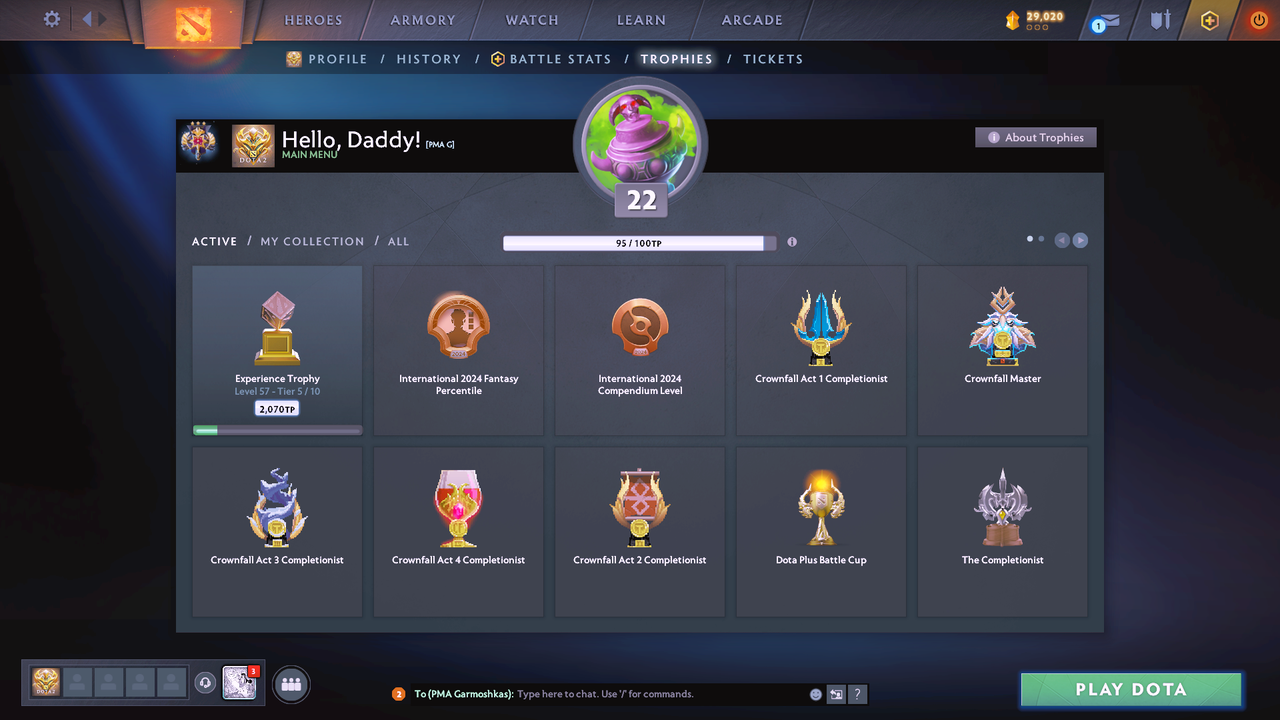Switch trophy filter to MY COLLECTION
The image size is (1280, 720).
coord(311,241)
